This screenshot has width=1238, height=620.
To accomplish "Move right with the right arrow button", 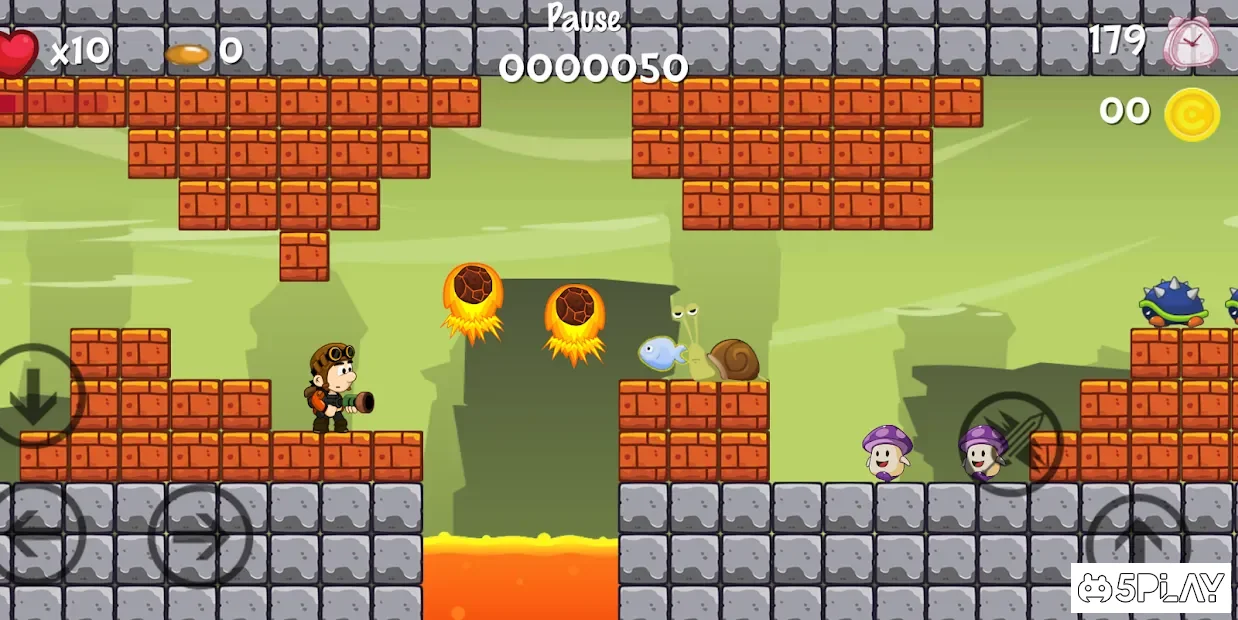I will [200, 536].
